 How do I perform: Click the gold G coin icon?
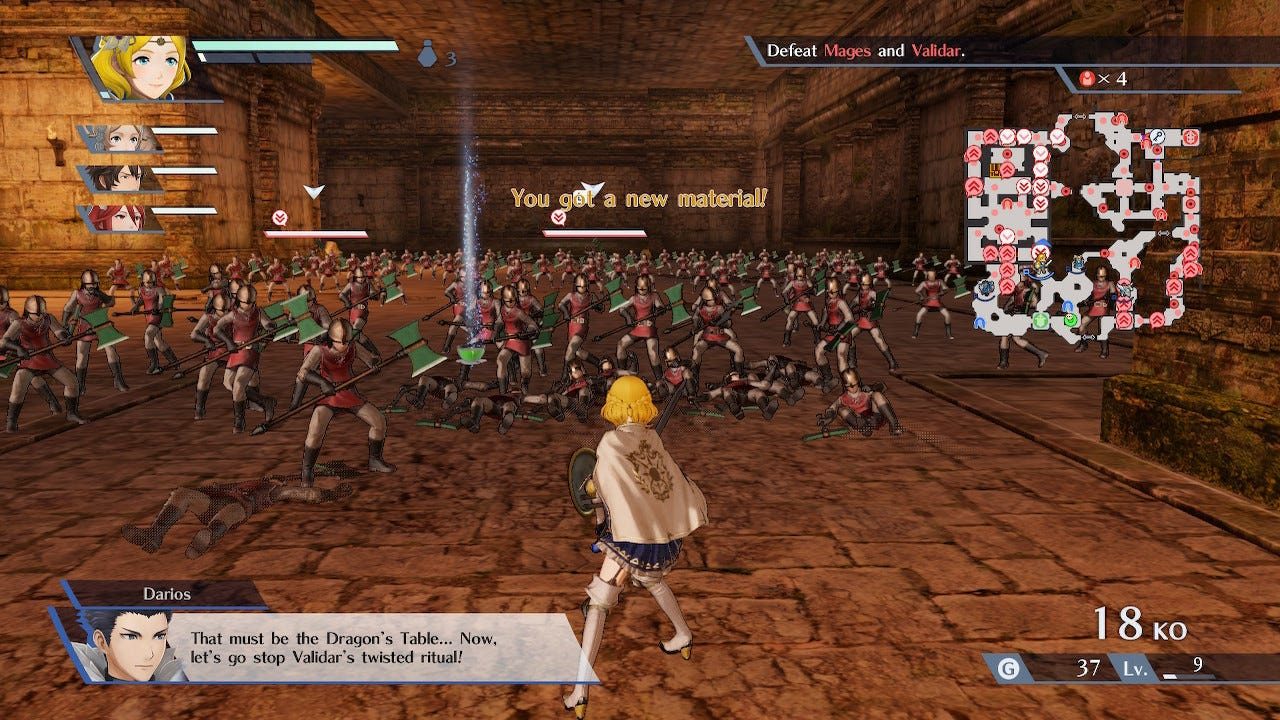point(1009,669)
